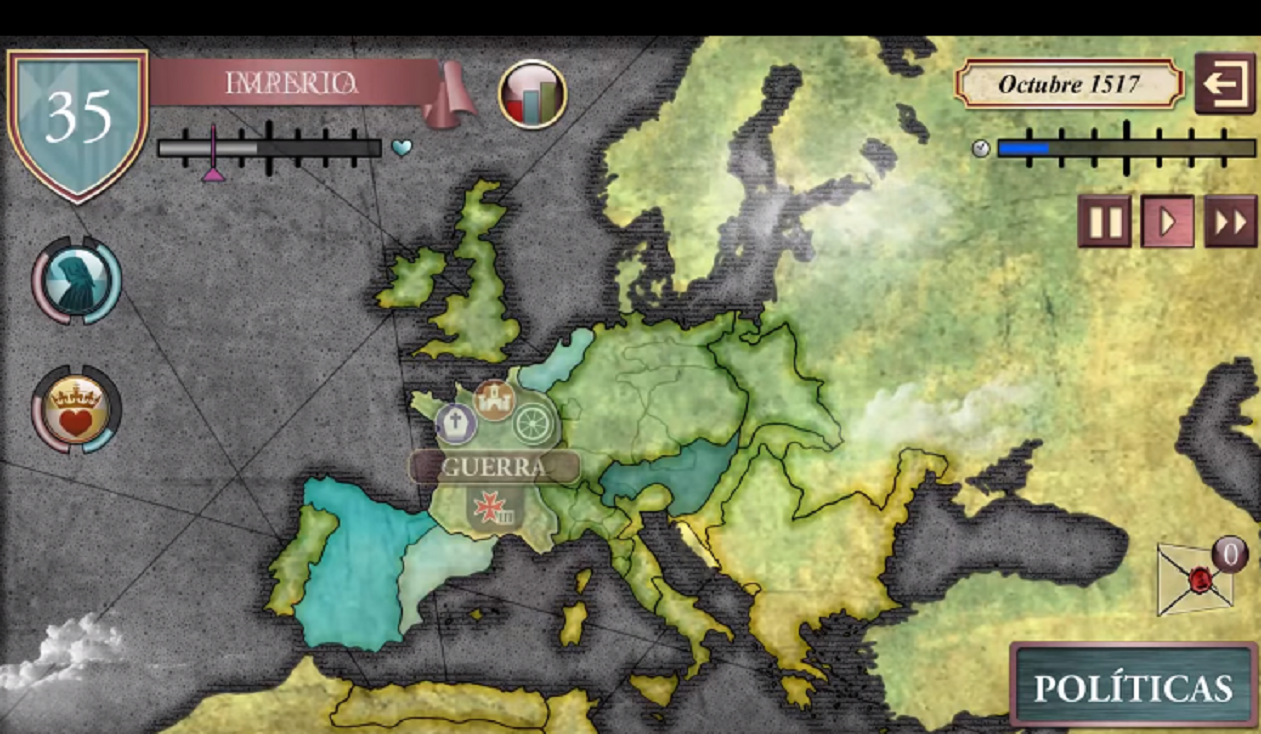Open the crown and heart icon
Viewport: 1261px width, 734px height.
[x=77, y=410]
